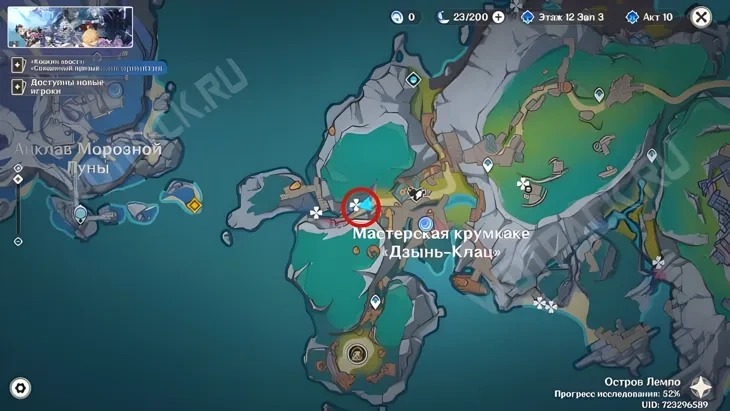Click the blue round marker above workshop label

(426, 222)
